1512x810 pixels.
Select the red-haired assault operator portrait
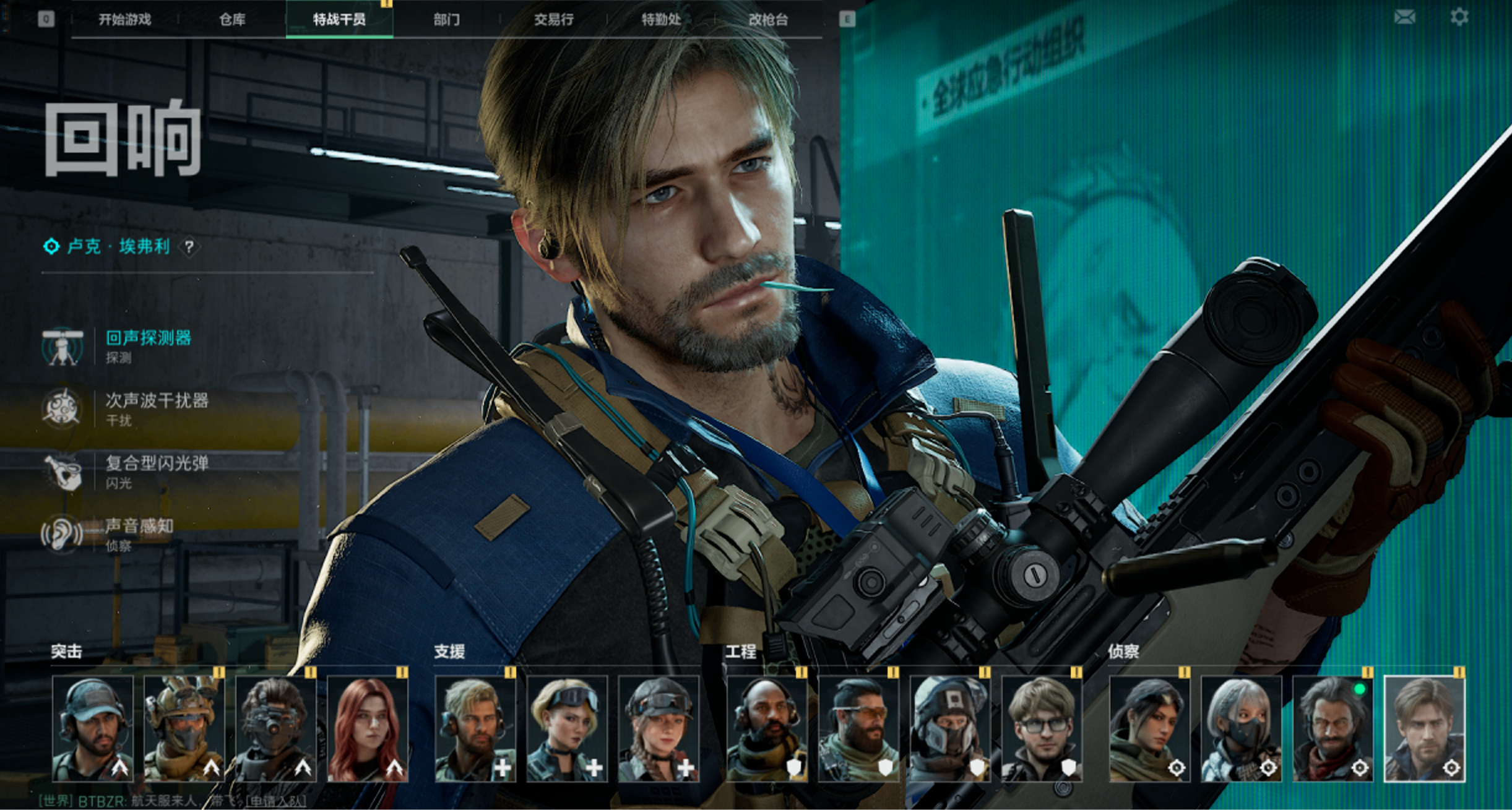tap(368, 729)
